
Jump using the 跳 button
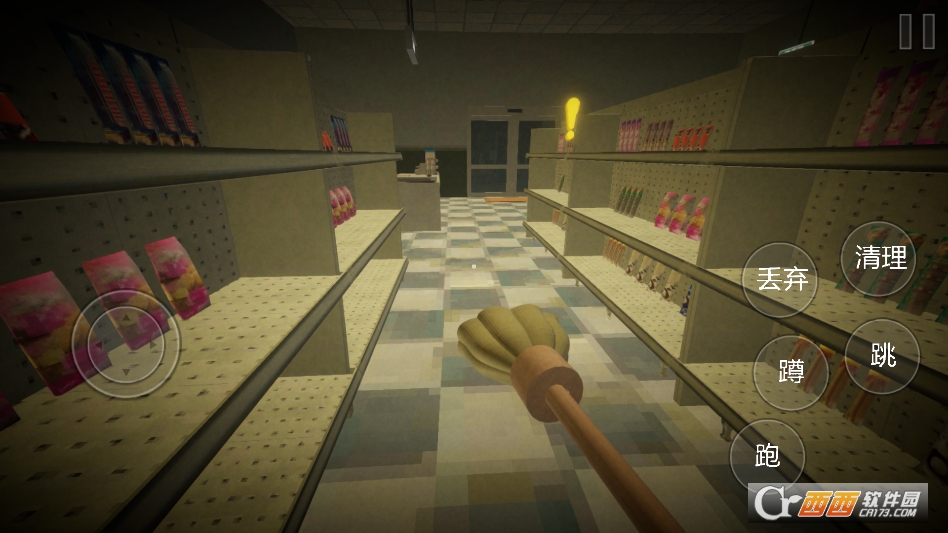tap(882, 356)
